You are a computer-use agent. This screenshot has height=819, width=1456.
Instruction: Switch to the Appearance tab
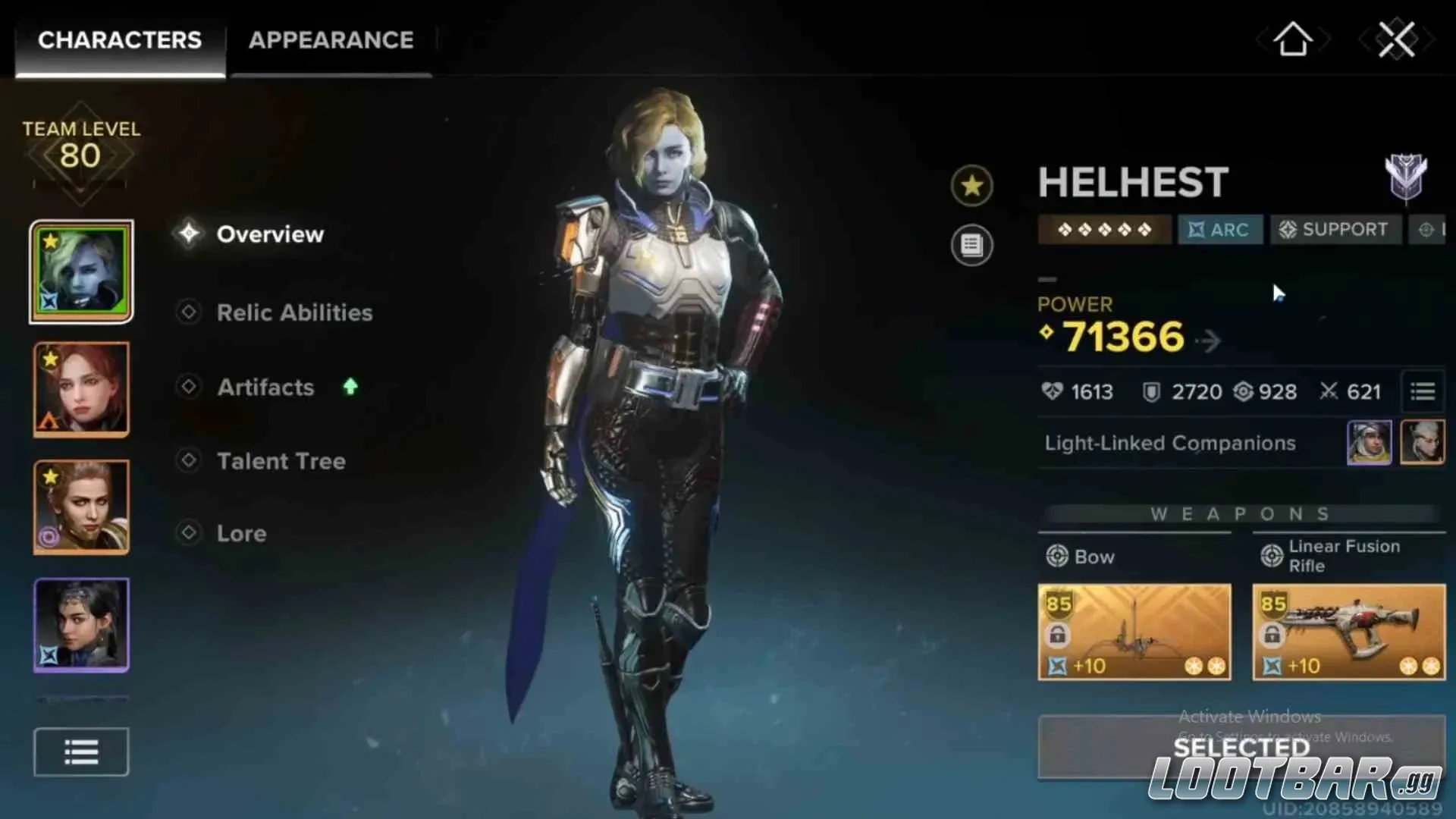331,40
